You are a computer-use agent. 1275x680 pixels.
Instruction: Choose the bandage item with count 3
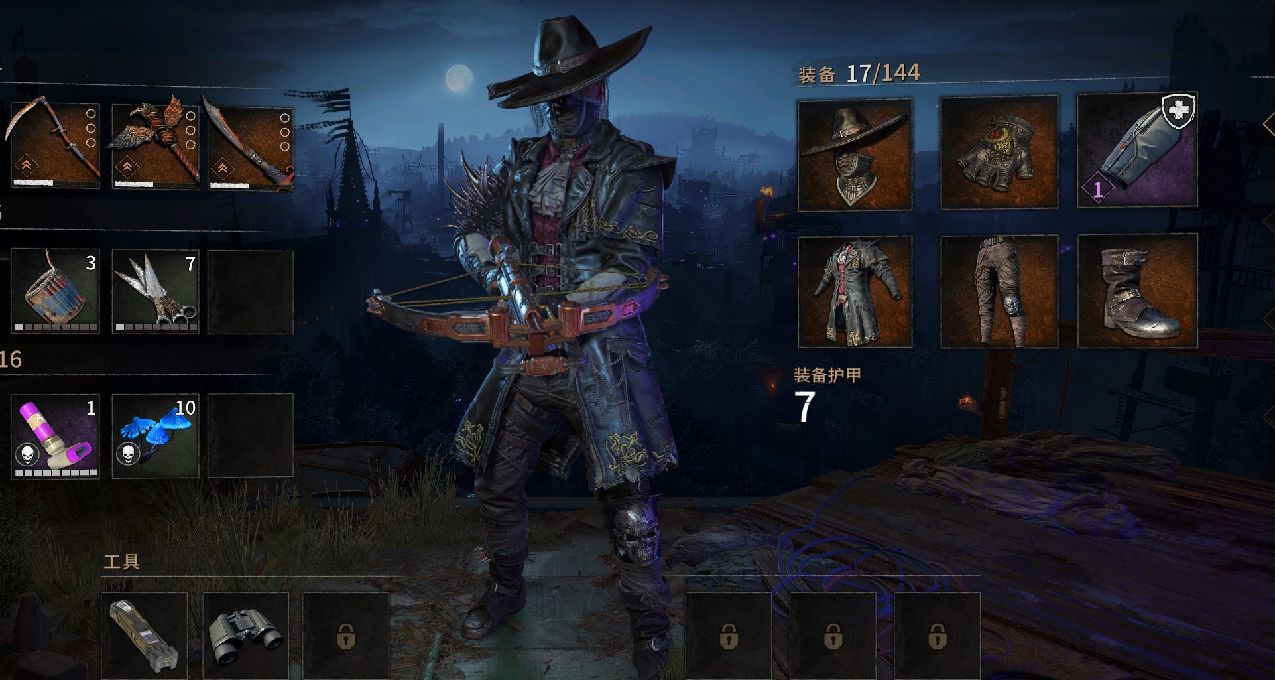coord(55,291)
